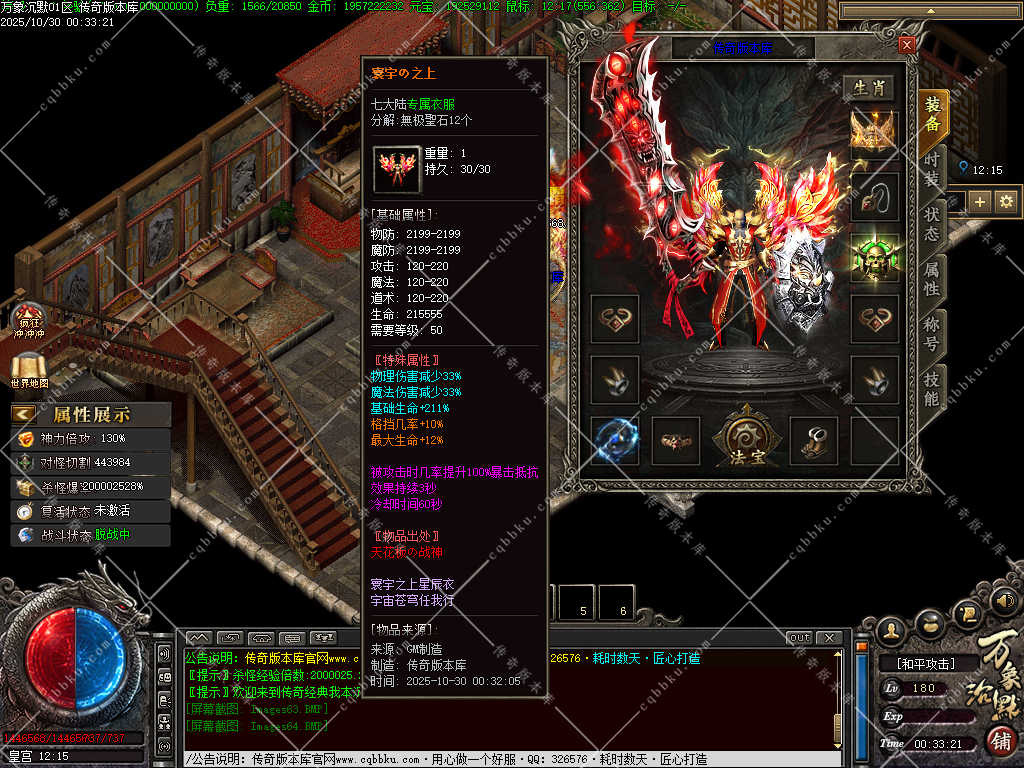Click the green skull medal slot

coord(874,257)
